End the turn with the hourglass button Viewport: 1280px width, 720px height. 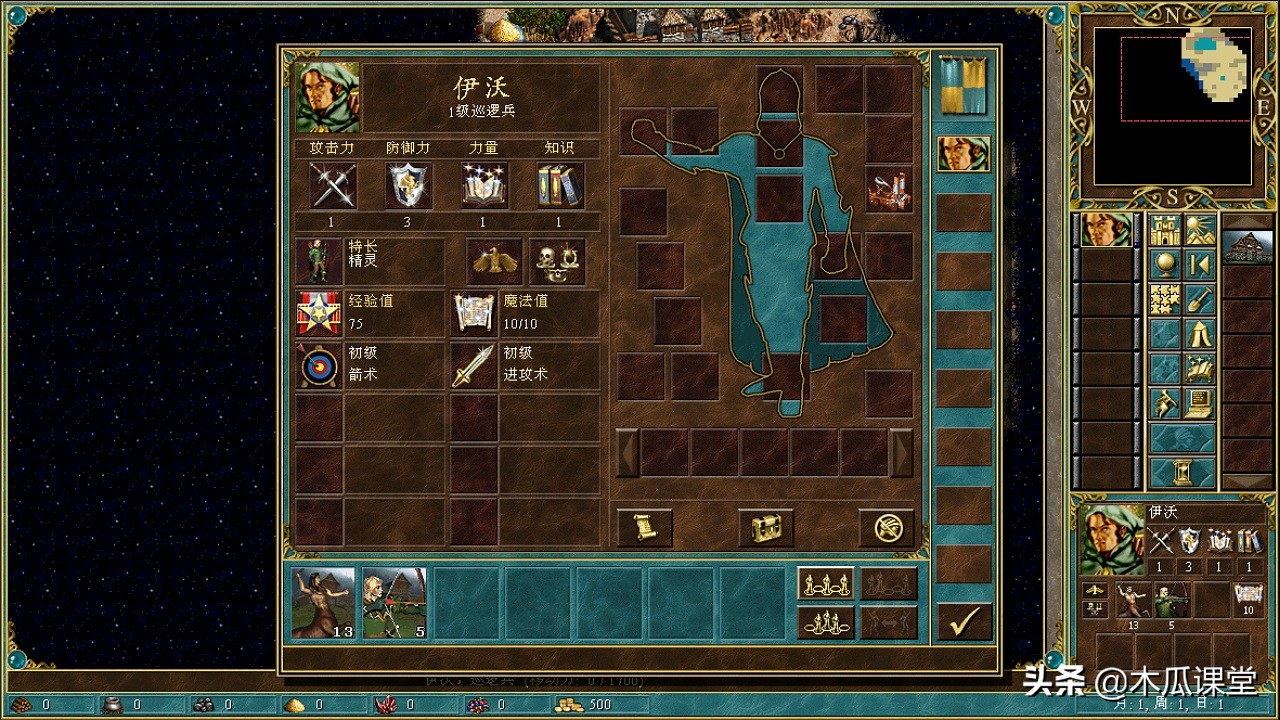1182,471
